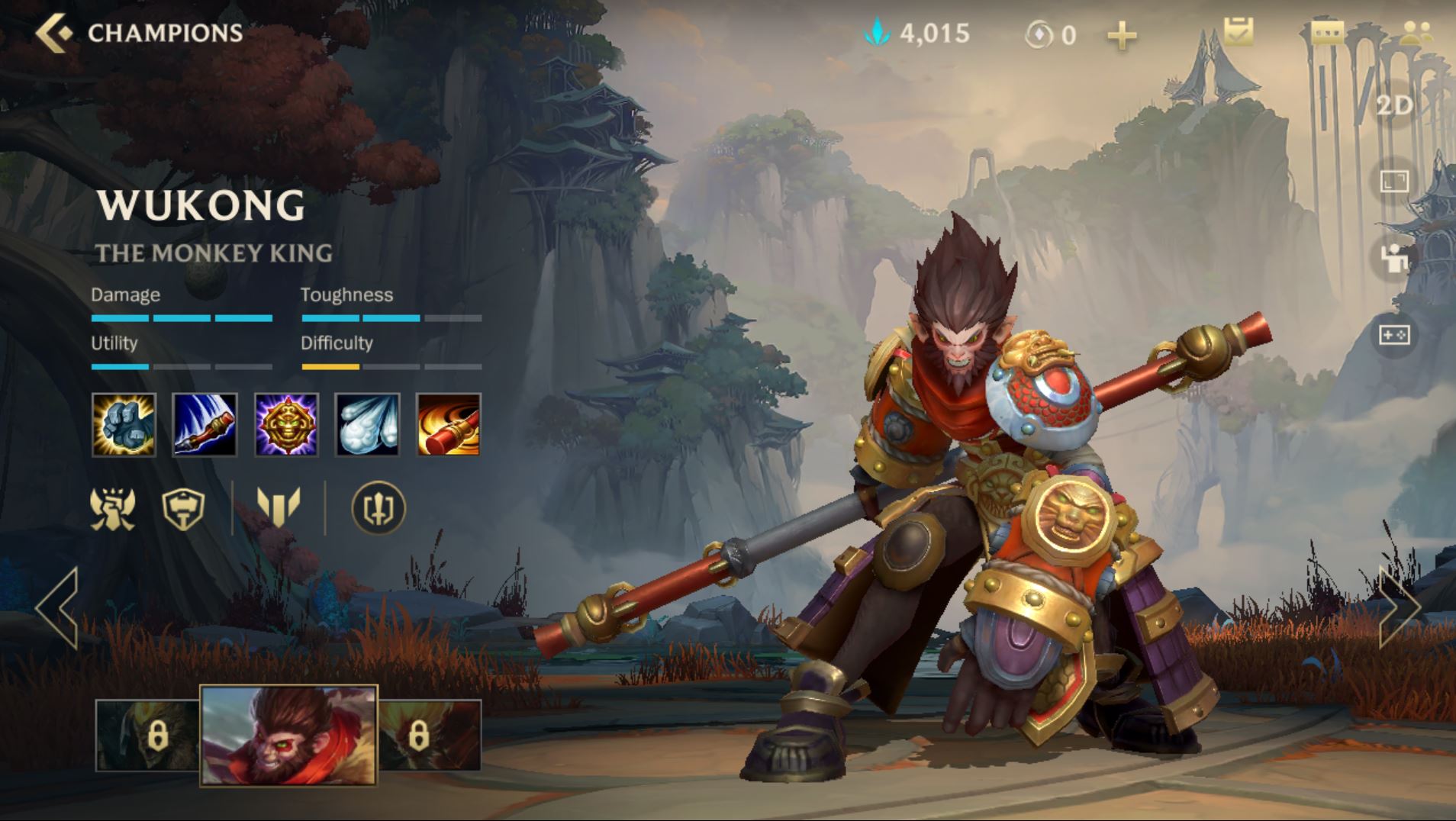Toggle the 2D splash art view
Viewport: 1456px width, 821px height.
(x=1394, y=105)
